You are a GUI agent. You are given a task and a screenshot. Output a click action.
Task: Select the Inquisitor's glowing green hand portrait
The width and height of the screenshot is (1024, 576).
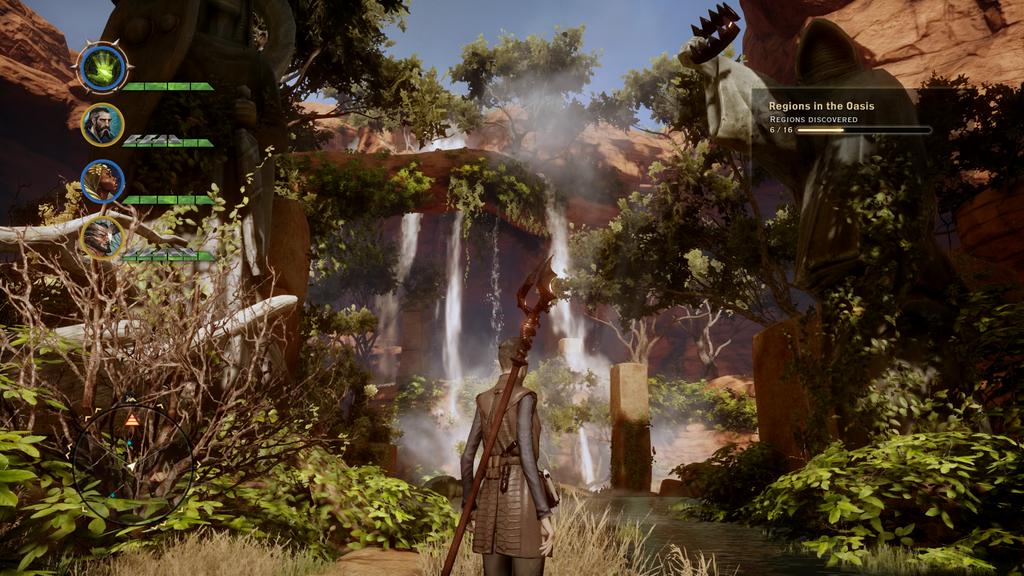tap(102, 67)
